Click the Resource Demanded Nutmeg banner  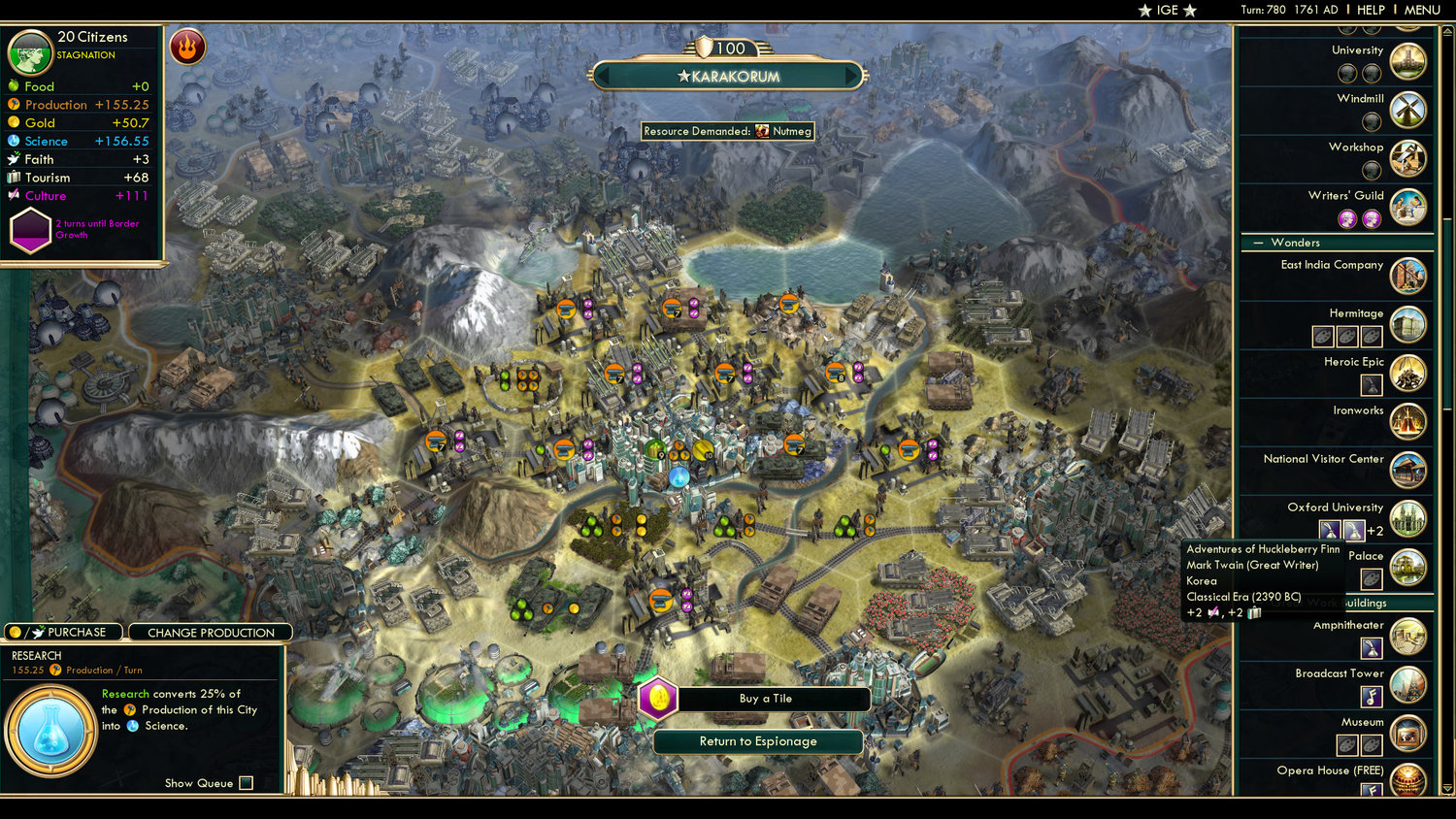728,130
